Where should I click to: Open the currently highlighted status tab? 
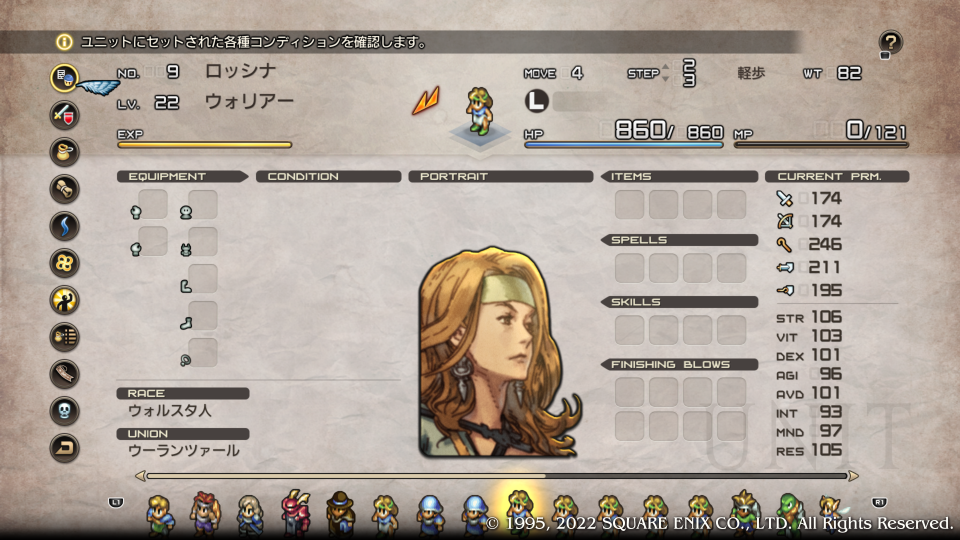pyautogui.click(x=65, y=77)
